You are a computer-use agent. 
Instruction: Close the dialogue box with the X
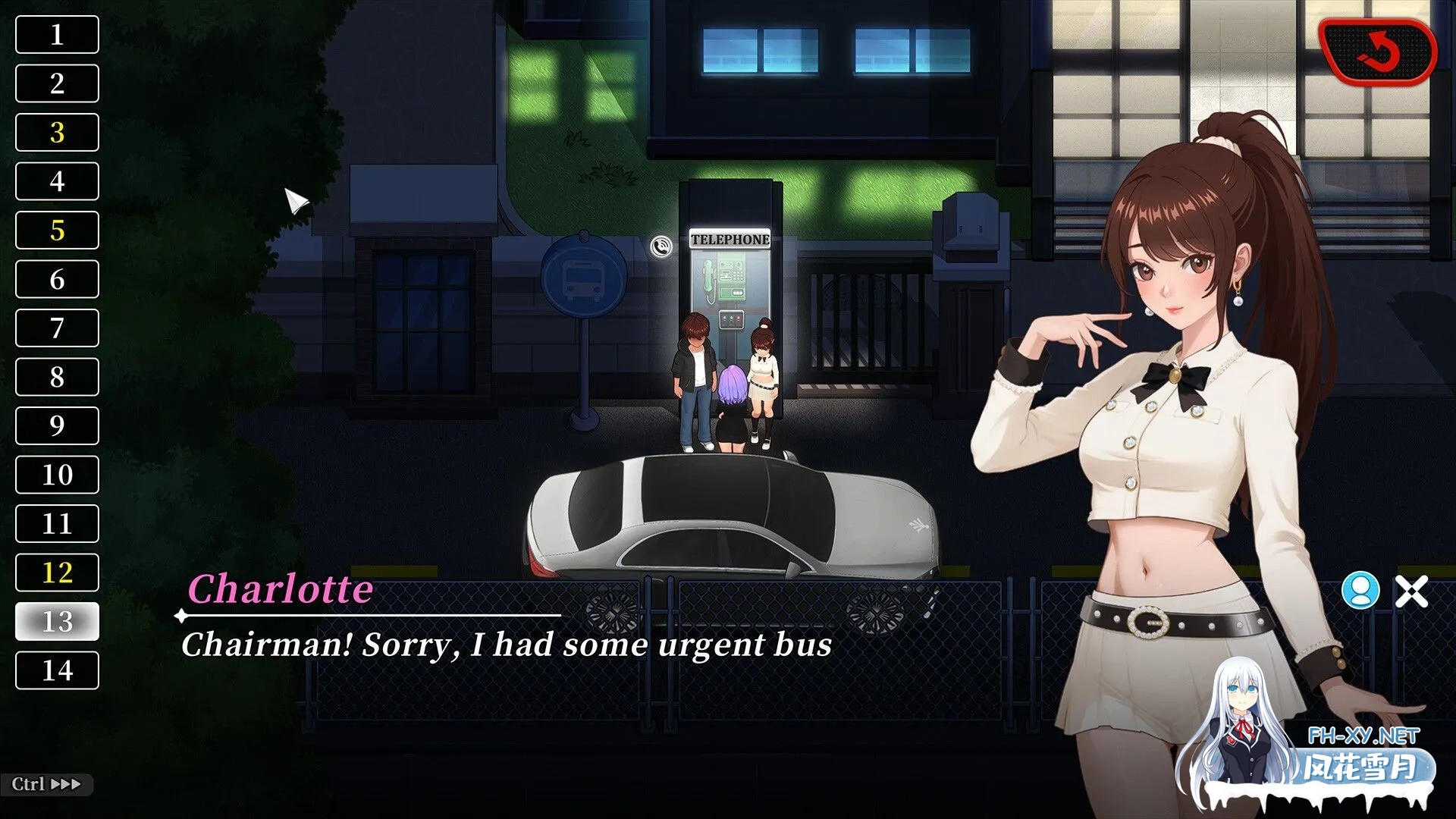[1411, 591]
